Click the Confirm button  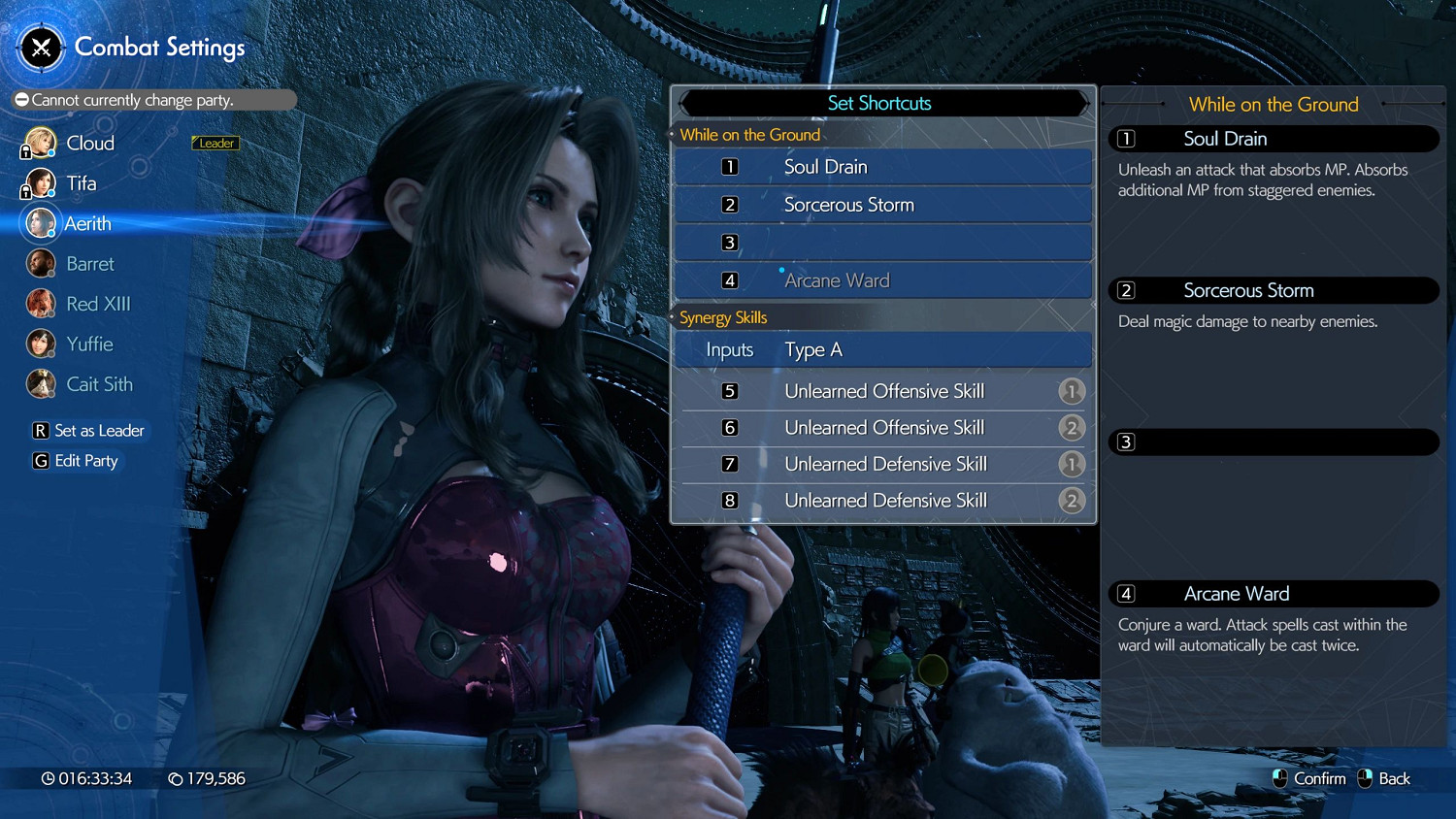[1309, 778]
